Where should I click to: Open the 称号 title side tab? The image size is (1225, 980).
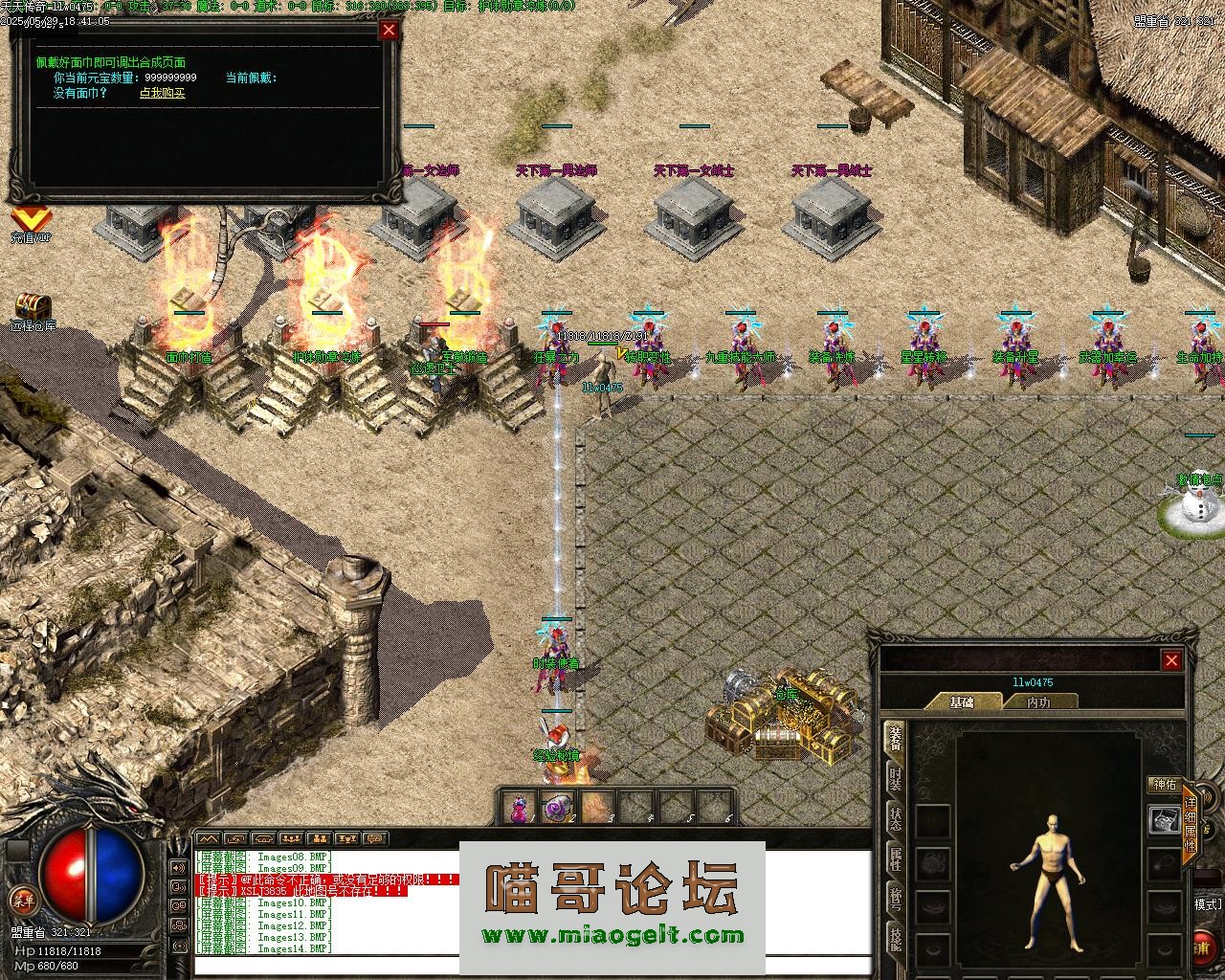pyautogui.click(x=895, y=900)
